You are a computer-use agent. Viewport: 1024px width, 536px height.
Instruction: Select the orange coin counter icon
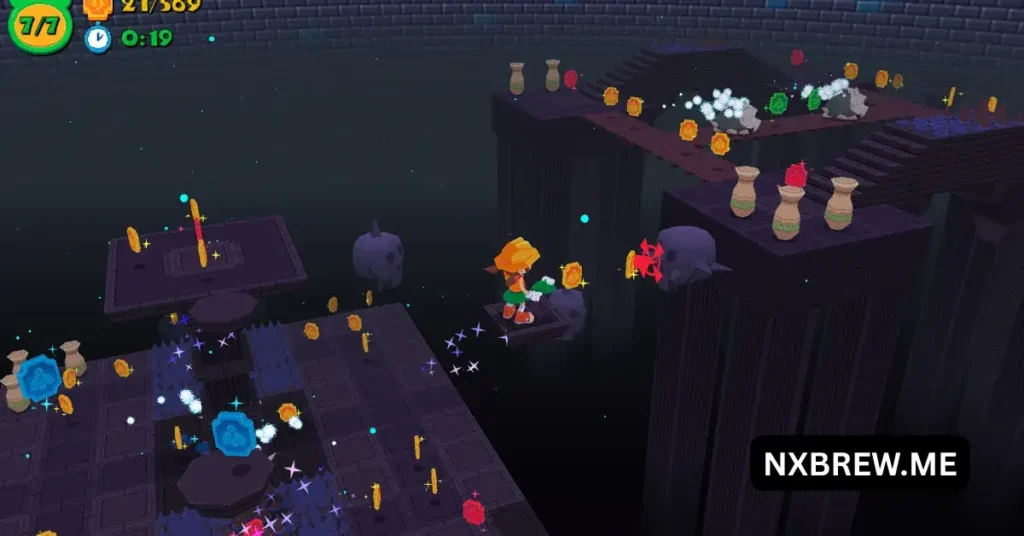click(97, 7)
